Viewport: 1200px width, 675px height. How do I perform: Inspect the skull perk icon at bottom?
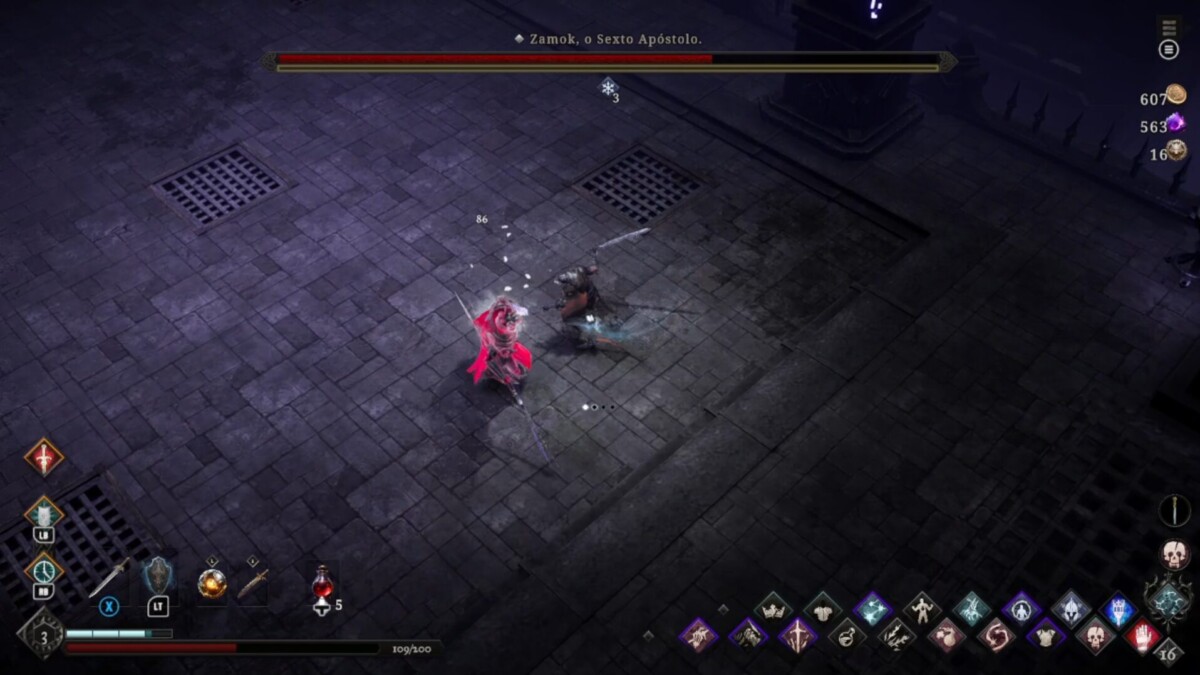point(1094,636)
